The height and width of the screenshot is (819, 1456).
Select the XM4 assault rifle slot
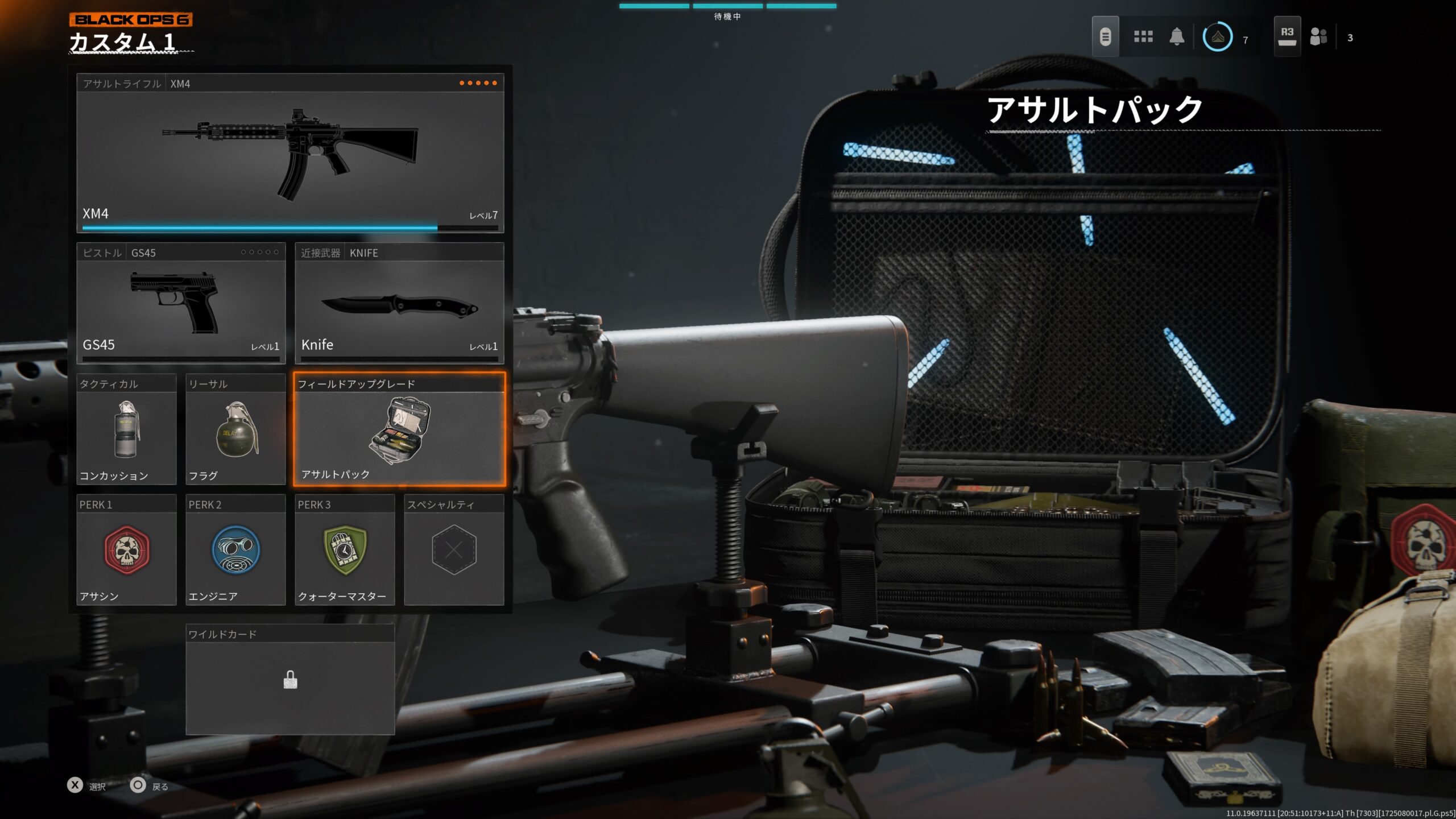click(290, 154)
